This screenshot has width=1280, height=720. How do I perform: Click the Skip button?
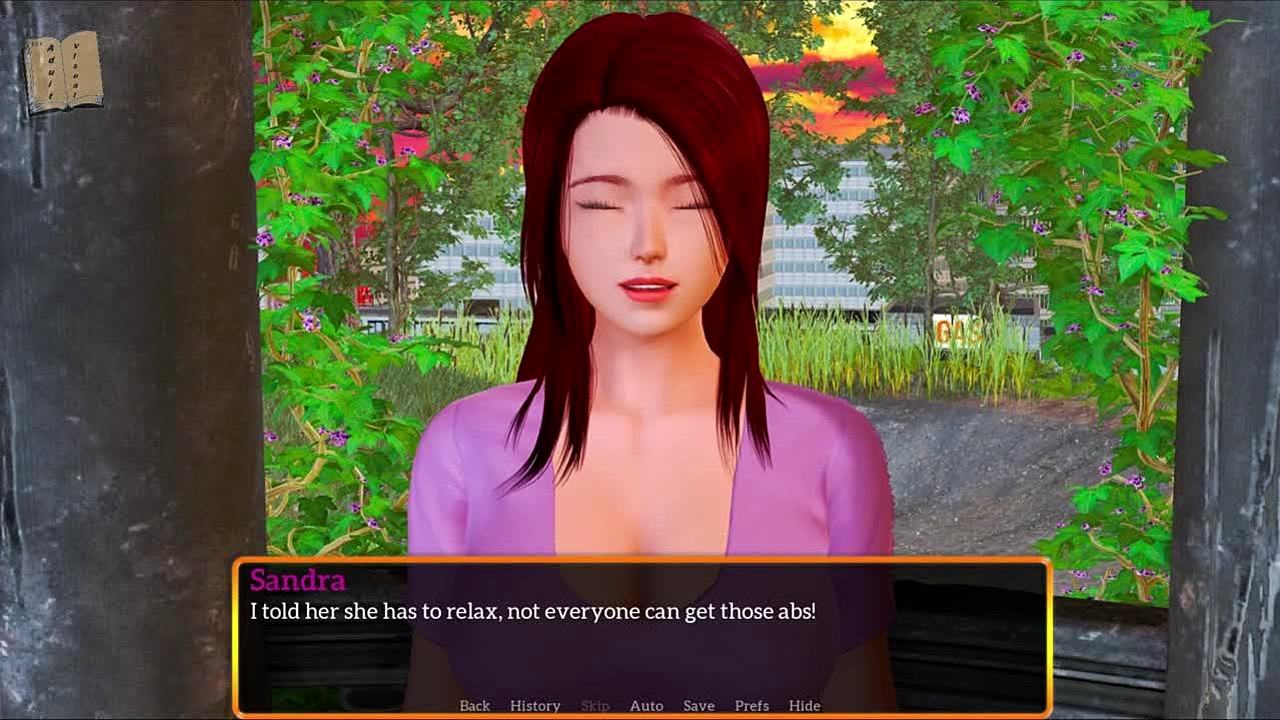coord(595,705)
